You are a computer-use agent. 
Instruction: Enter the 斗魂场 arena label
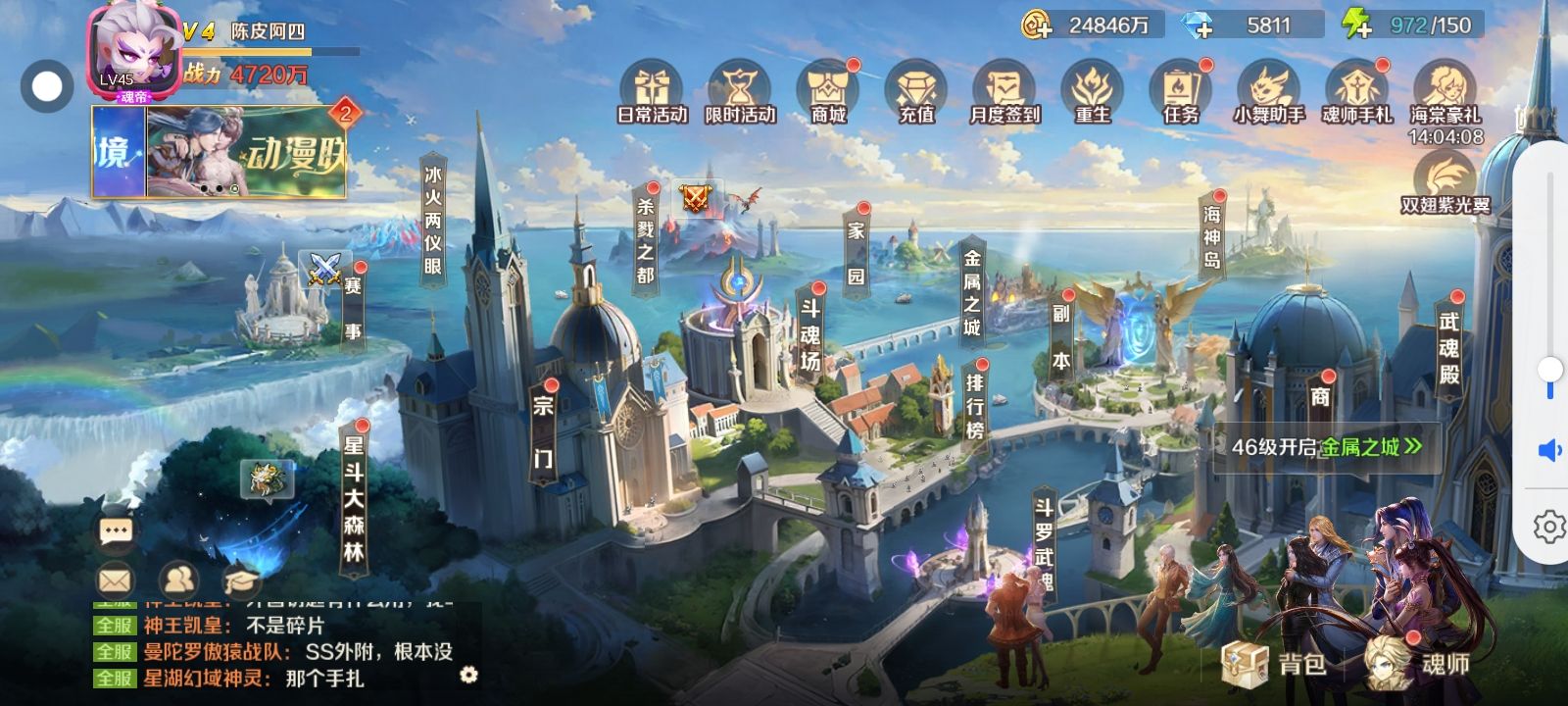810,334
